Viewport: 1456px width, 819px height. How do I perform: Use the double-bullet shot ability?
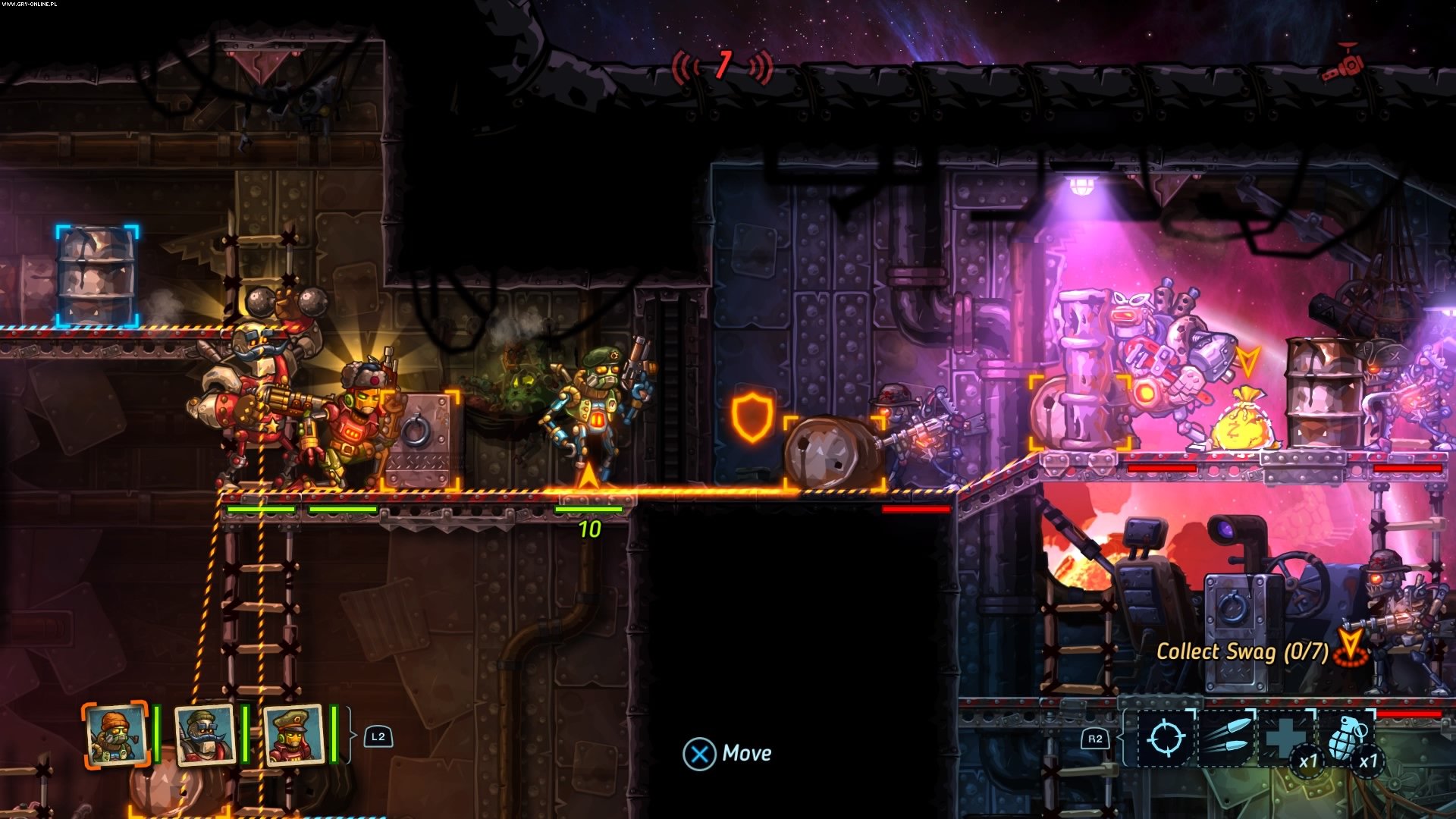point(1225,737)
